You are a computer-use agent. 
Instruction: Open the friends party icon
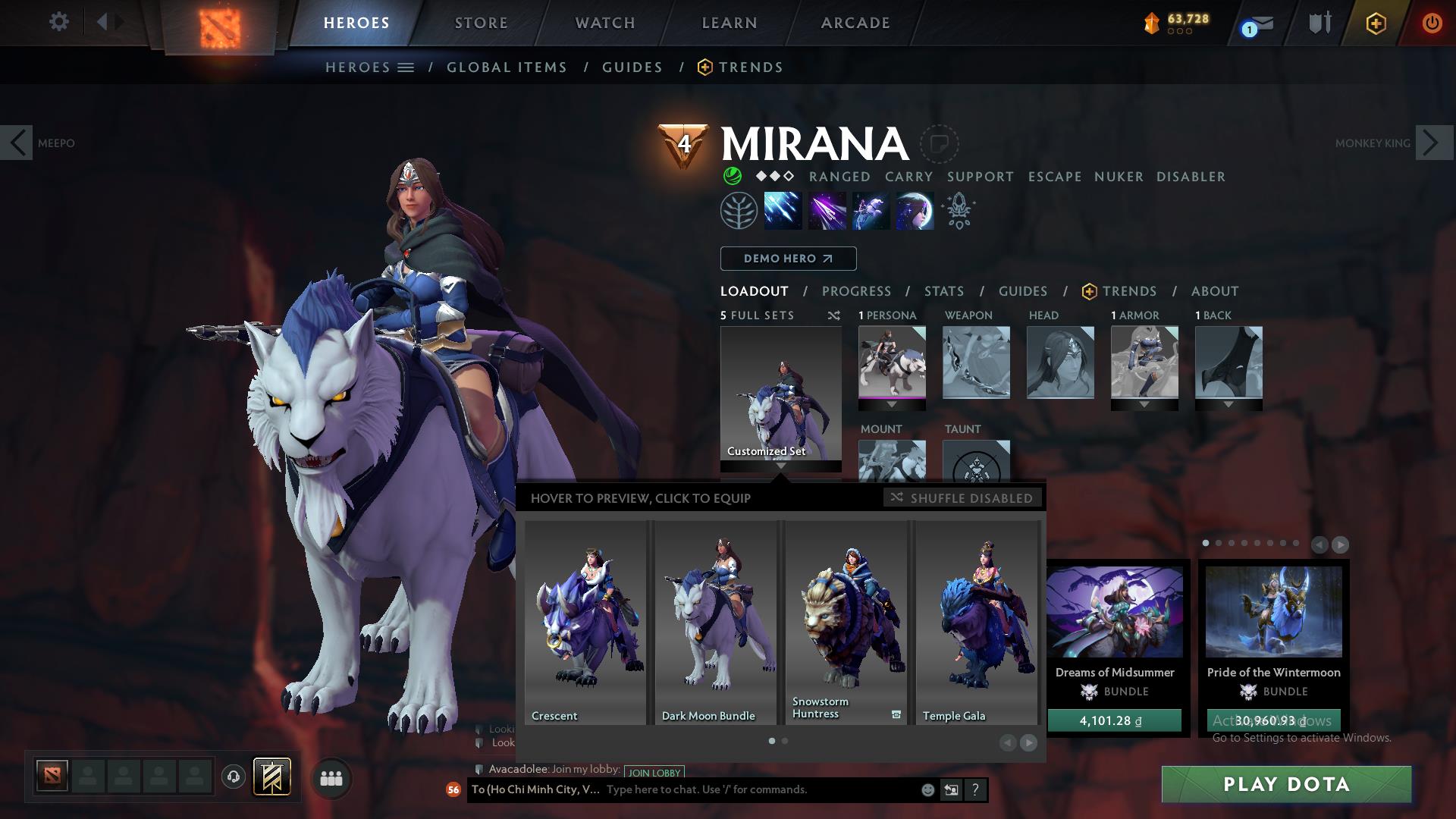(331, 778)
